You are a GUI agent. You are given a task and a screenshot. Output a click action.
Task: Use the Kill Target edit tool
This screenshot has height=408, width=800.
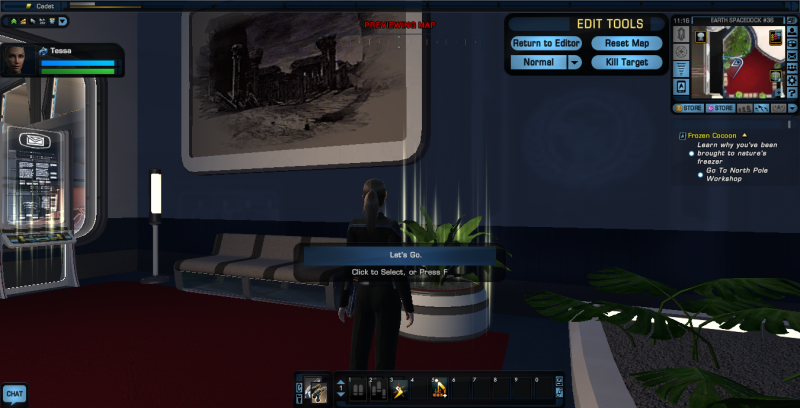626,62
